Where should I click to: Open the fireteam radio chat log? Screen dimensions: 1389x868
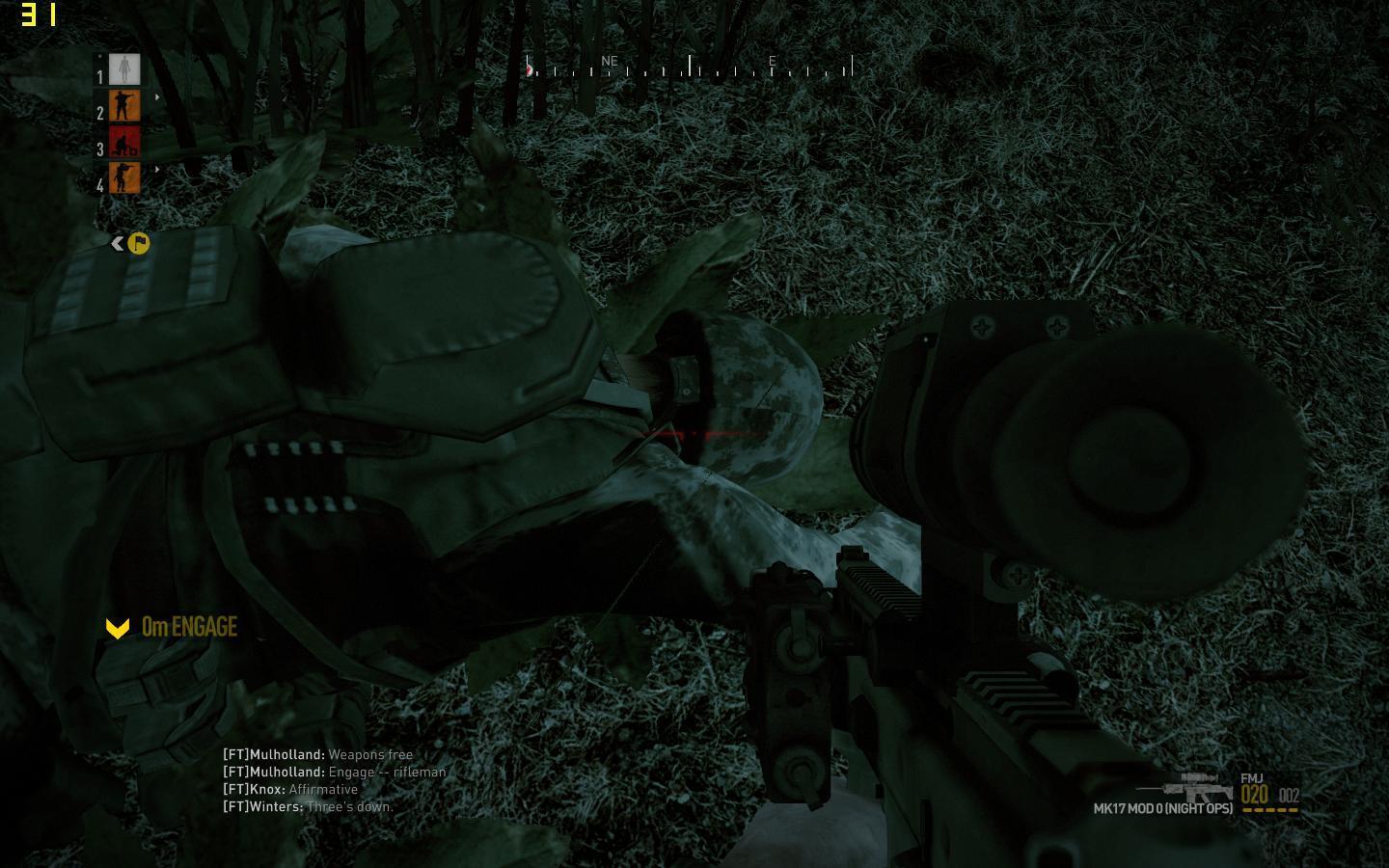pos(334,781)
